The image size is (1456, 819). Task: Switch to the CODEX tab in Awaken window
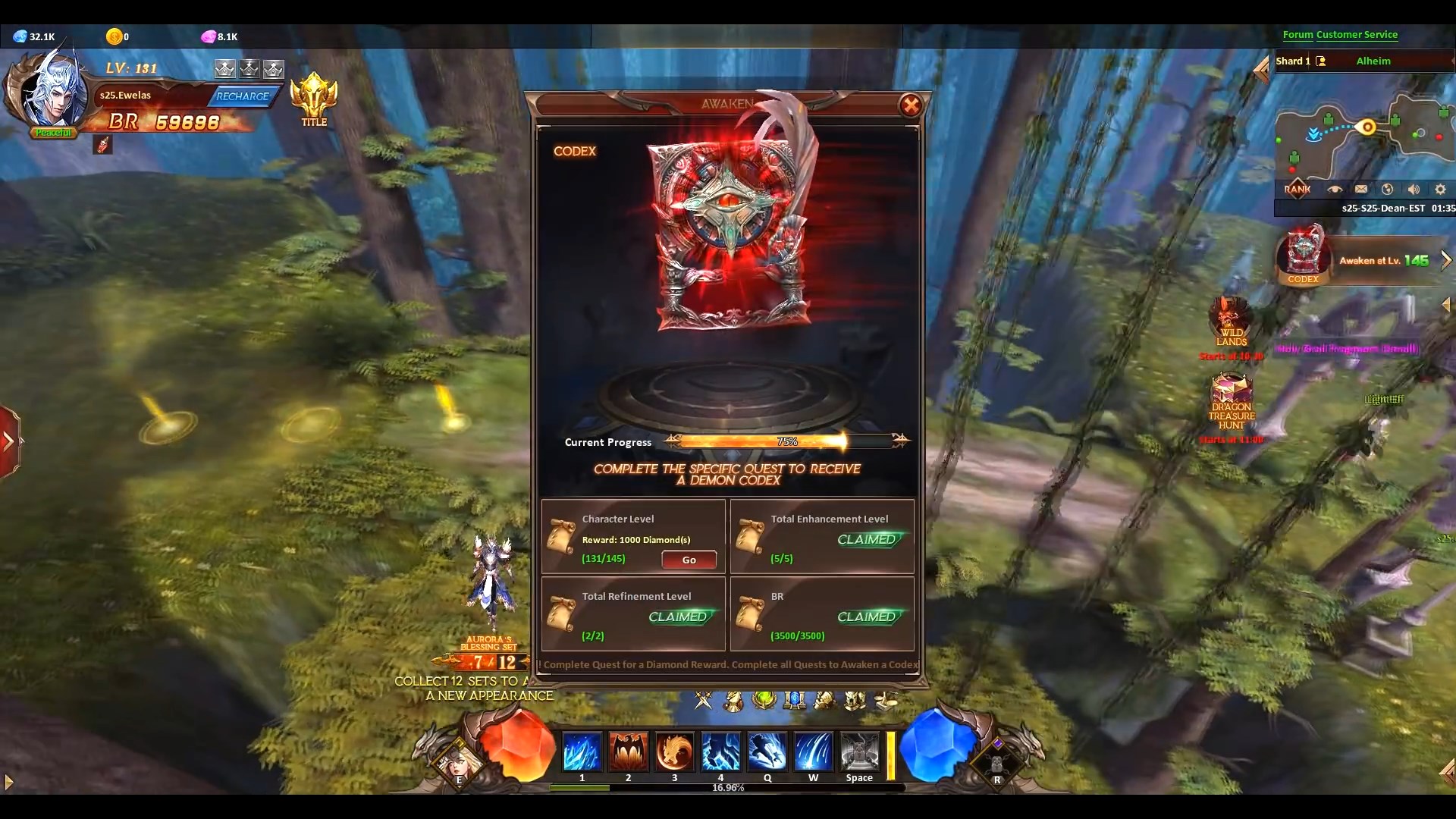coord(575,151)
